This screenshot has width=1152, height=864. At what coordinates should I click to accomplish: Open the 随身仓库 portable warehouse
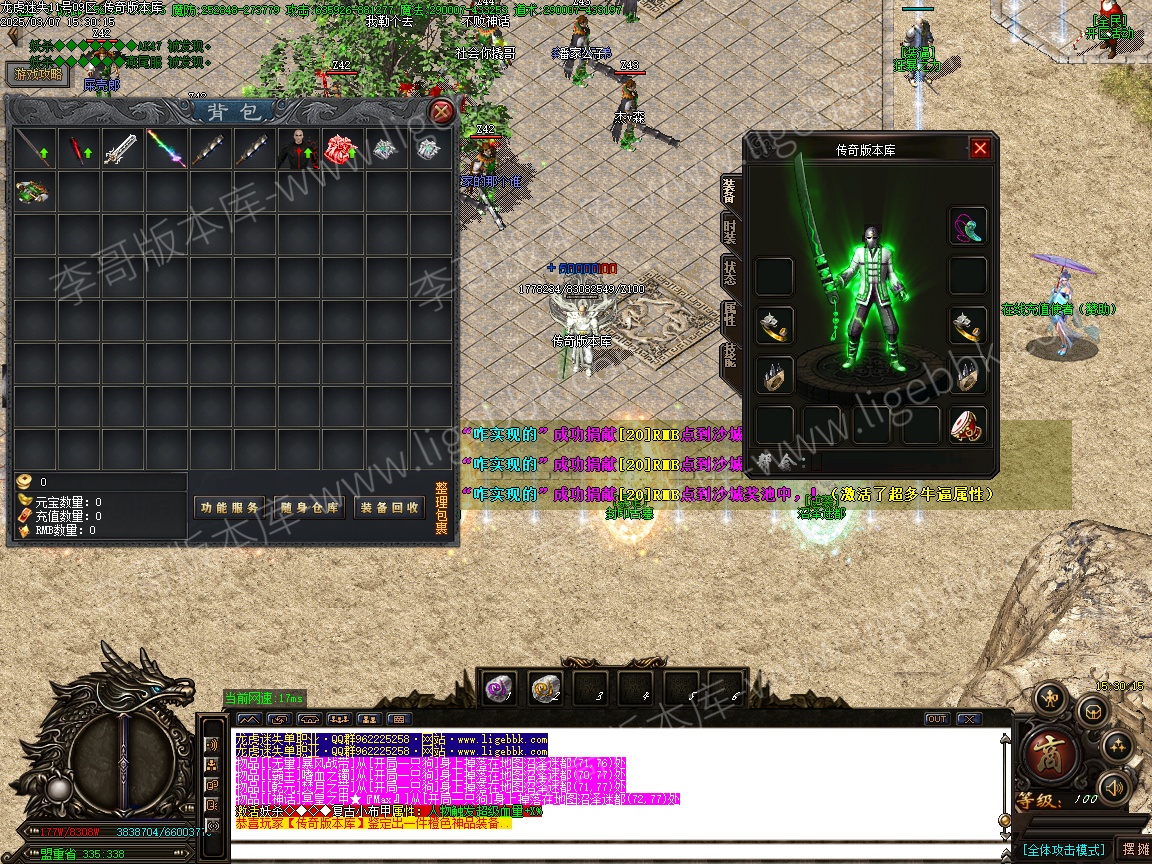(x=310, y=507)
